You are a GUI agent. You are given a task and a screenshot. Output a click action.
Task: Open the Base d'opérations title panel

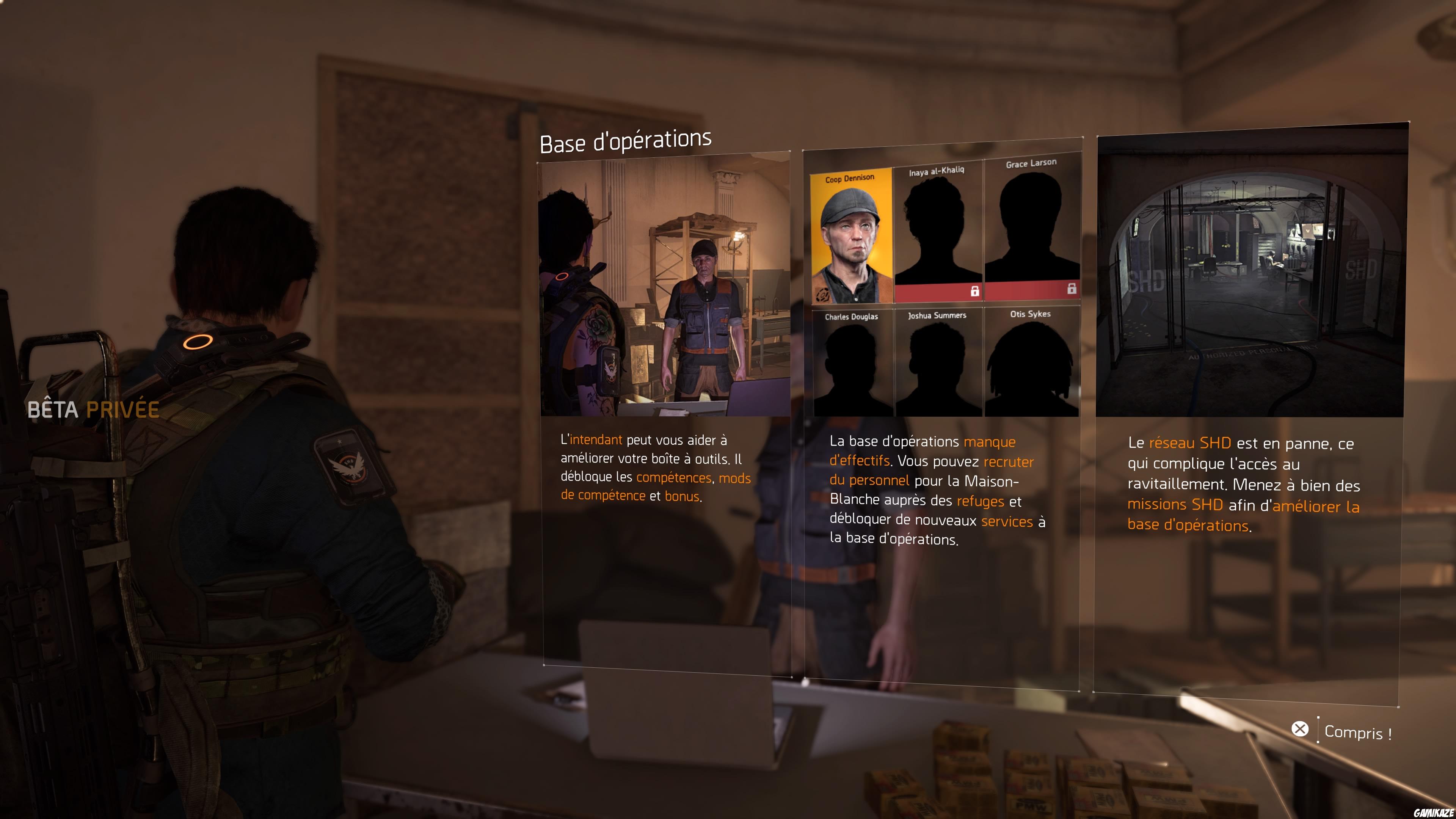(x=626, y=141)
